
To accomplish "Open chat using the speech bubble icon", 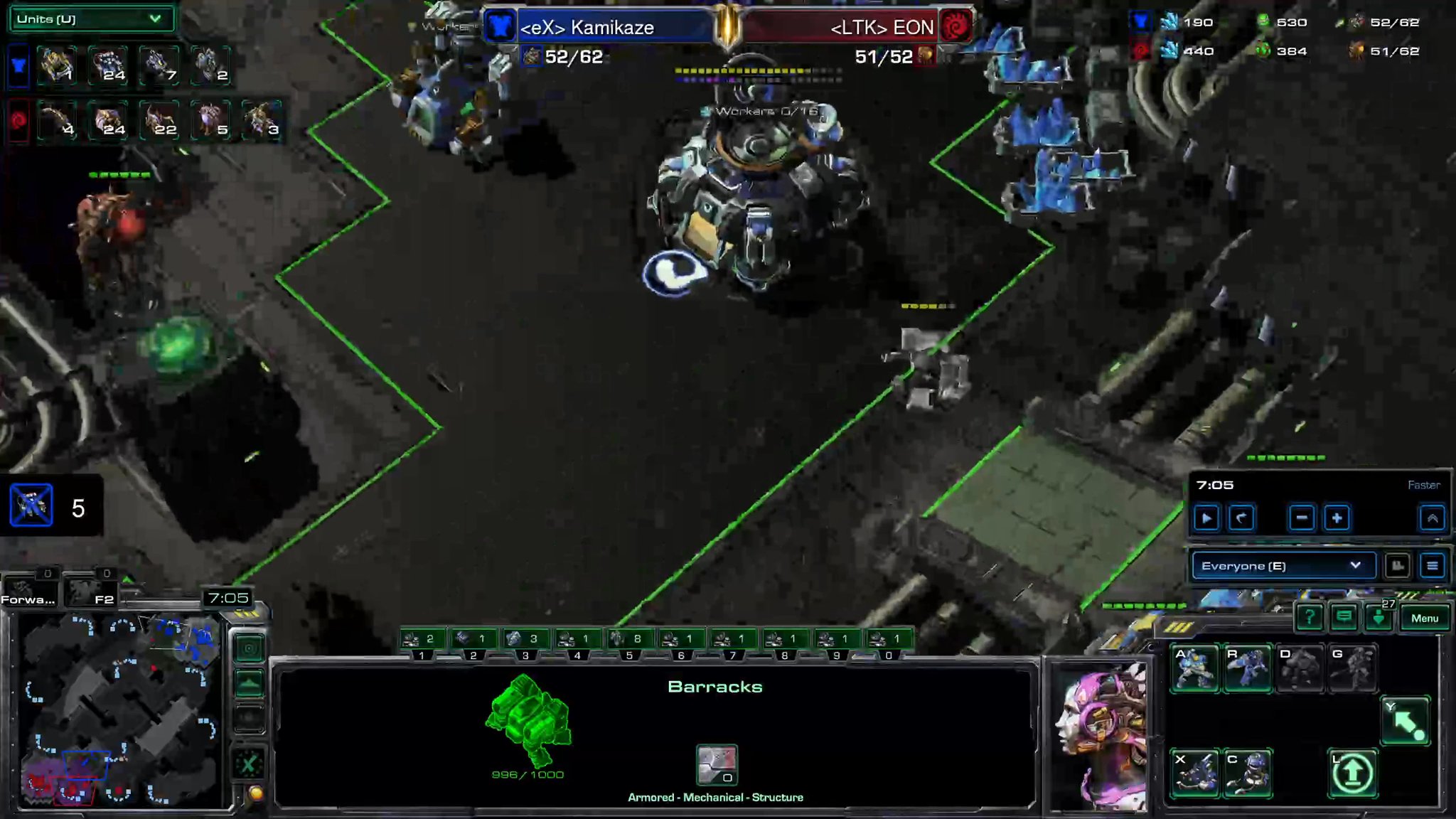I will pos(1344,618).
